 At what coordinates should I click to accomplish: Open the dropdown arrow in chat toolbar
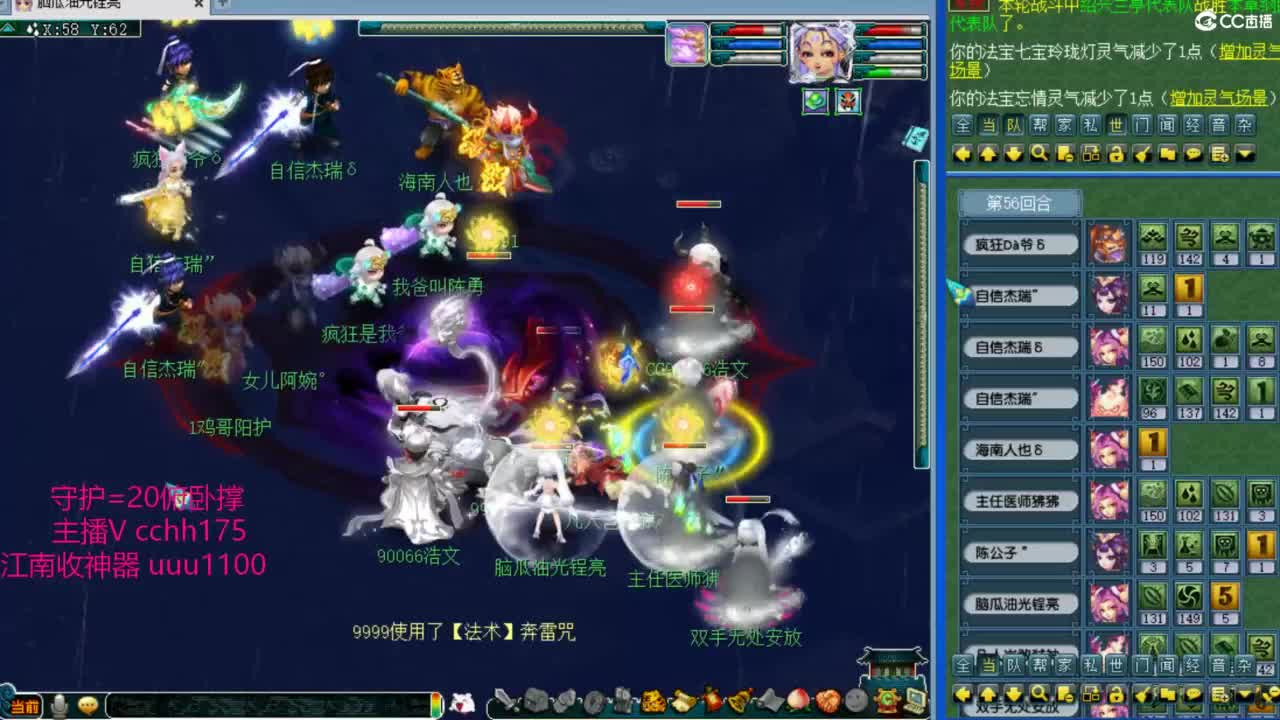pos(1243,153)
